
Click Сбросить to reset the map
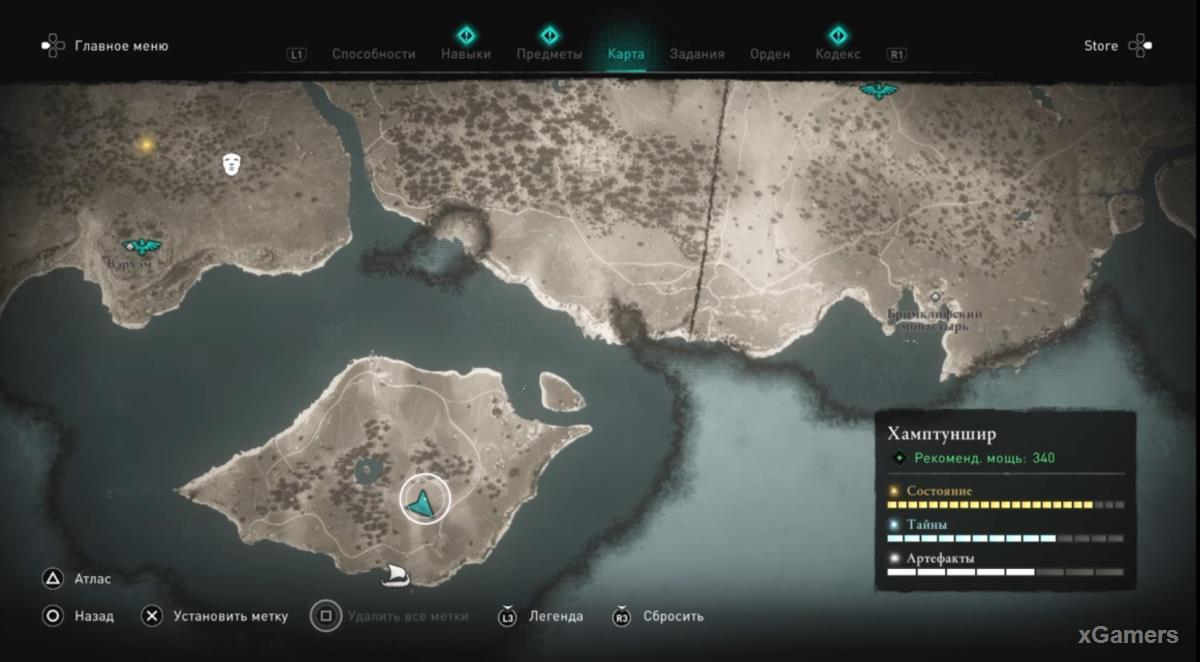[673, 616]
